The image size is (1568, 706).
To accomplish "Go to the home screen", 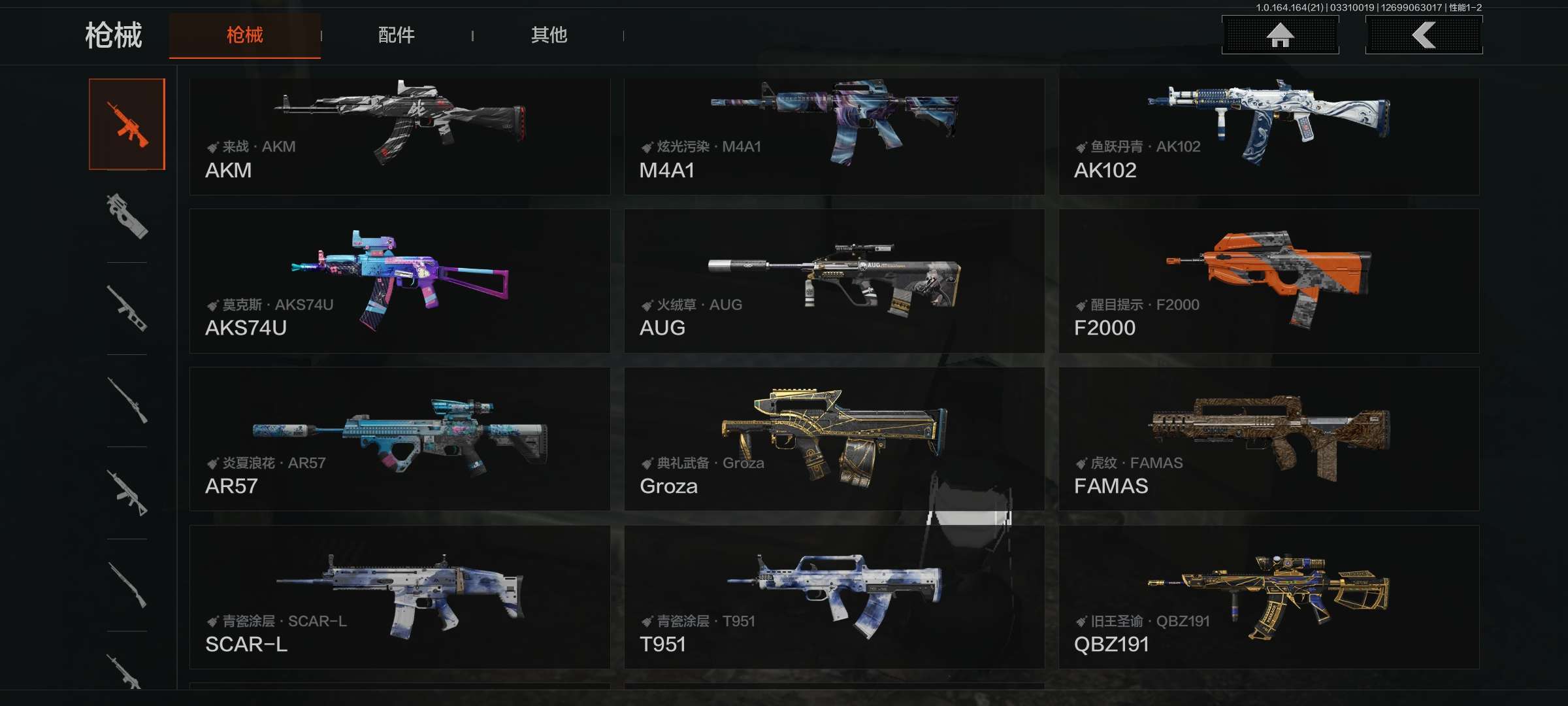I will pyautogui.click(x=1280, y=35).
